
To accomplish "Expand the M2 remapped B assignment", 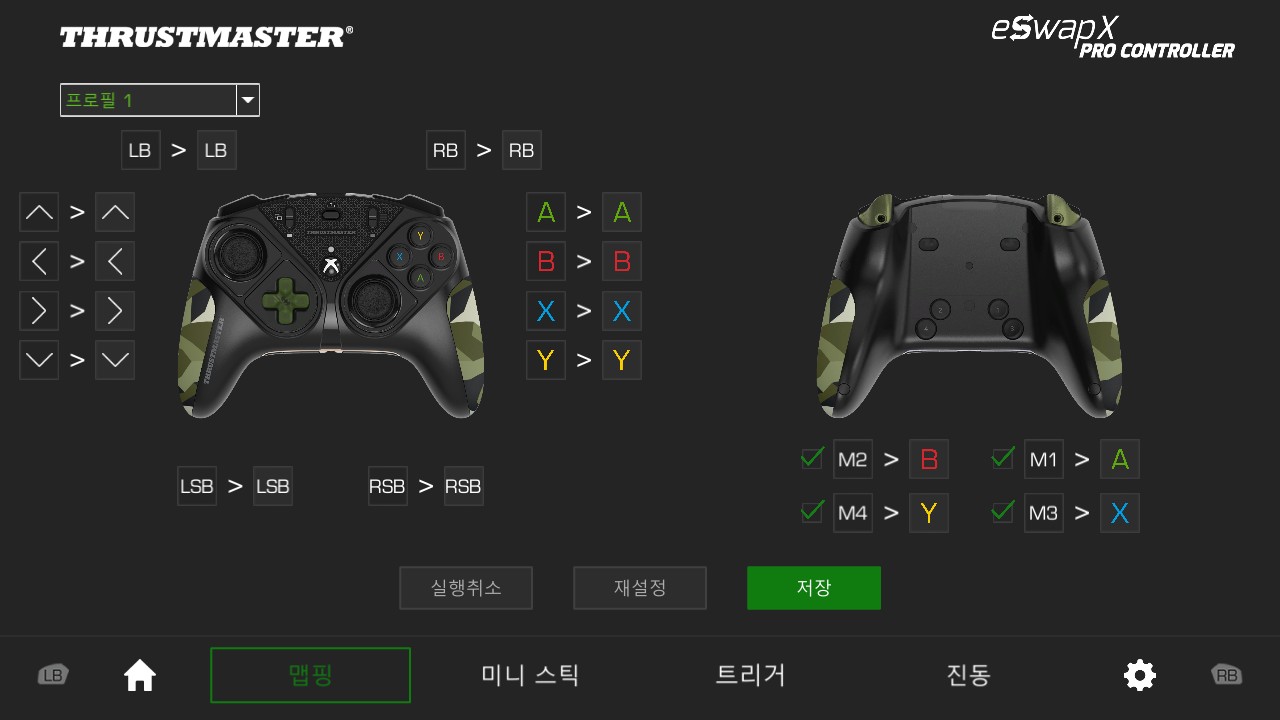I will 928,459.
